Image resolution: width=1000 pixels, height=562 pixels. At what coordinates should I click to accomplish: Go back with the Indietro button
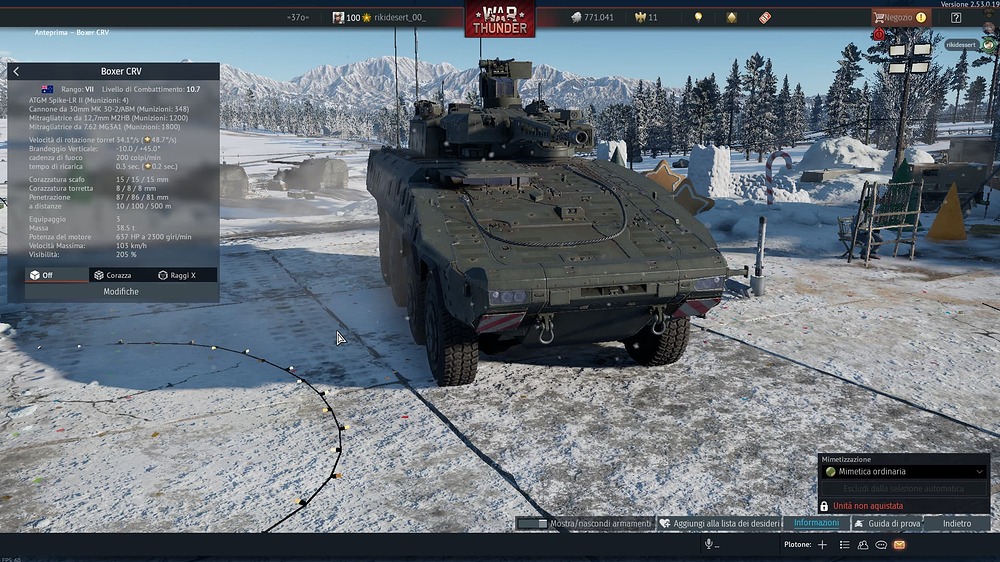956,523
